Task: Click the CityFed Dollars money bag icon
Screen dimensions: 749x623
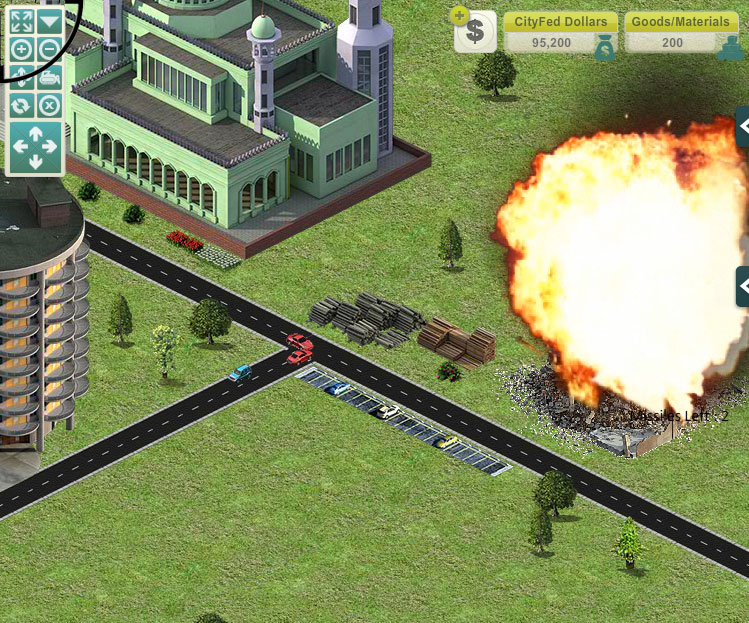Action: pyautogui.click(x=604, y=48)
